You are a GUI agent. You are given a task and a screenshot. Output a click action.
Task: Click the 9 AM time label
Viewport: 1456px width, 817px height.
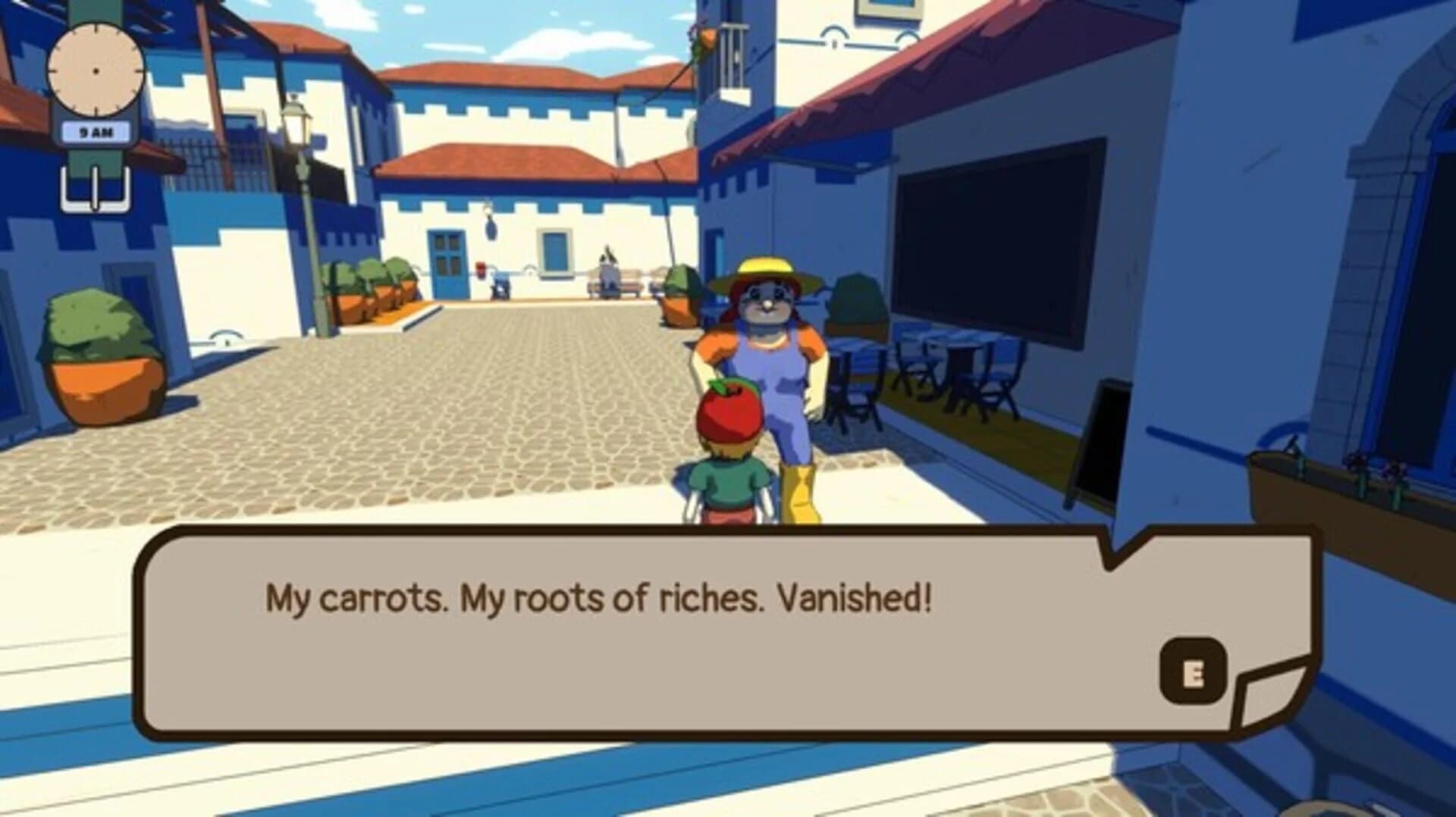(x=96, y=129)
